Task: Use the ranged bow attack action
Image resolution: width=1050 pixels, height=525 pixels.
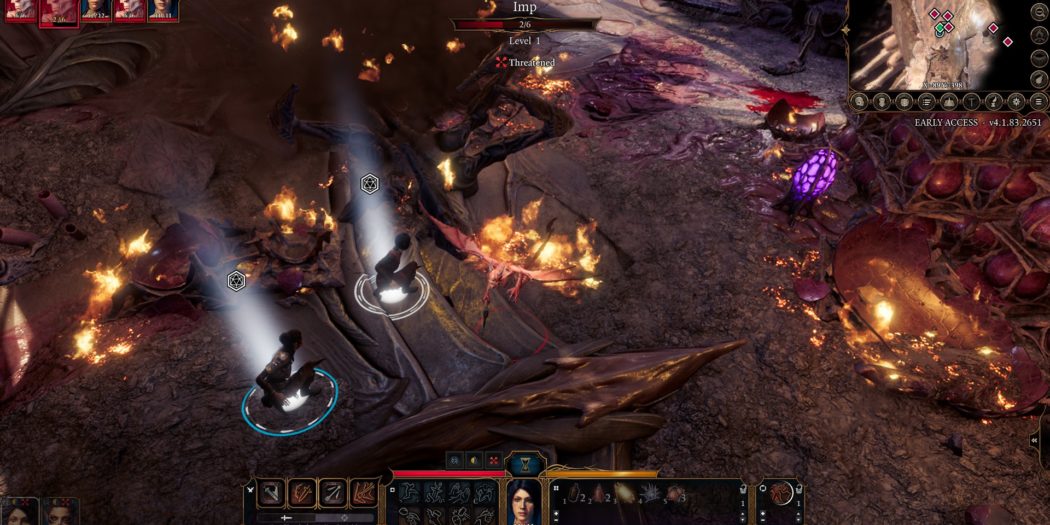Action: (333, 492)
